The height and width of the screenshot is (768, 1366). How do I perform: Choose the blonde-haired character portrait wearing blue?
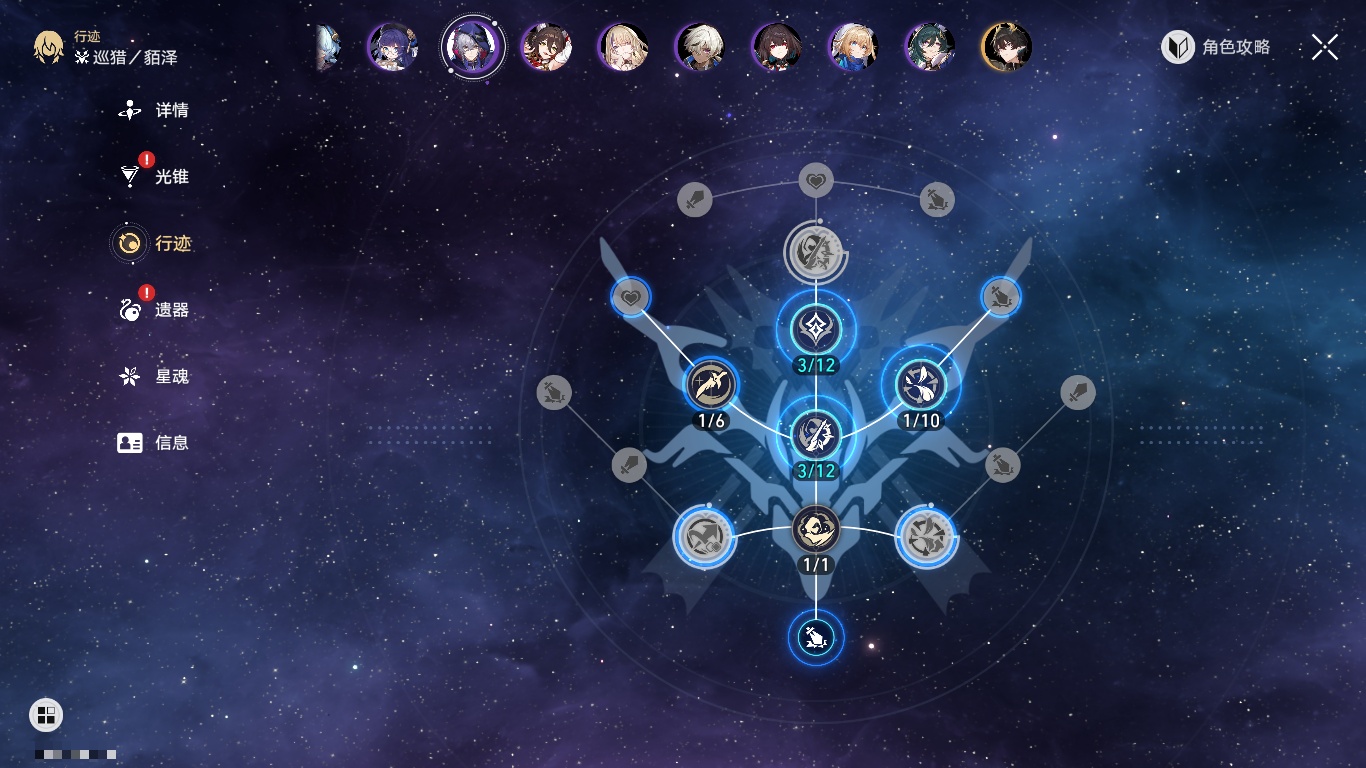[853, 47]
